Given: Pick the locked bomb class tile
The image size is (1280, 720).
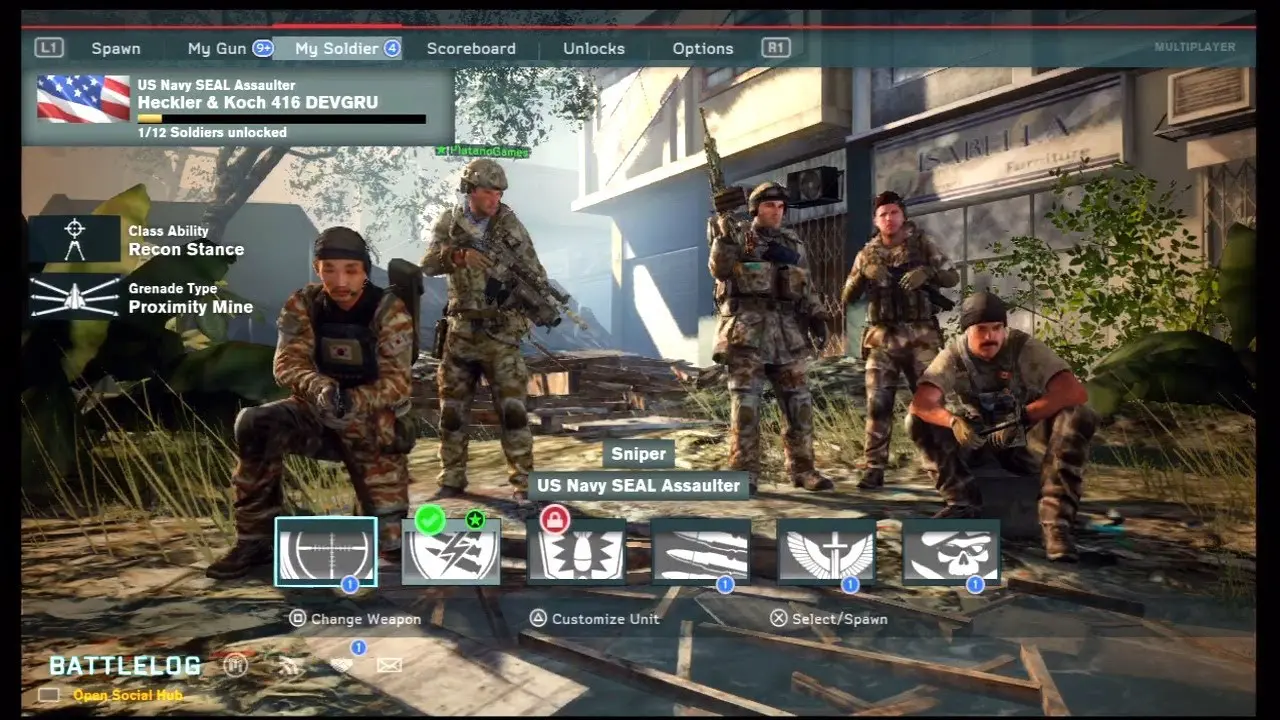Looking at the screenshot, I should [x=576, y=553].
